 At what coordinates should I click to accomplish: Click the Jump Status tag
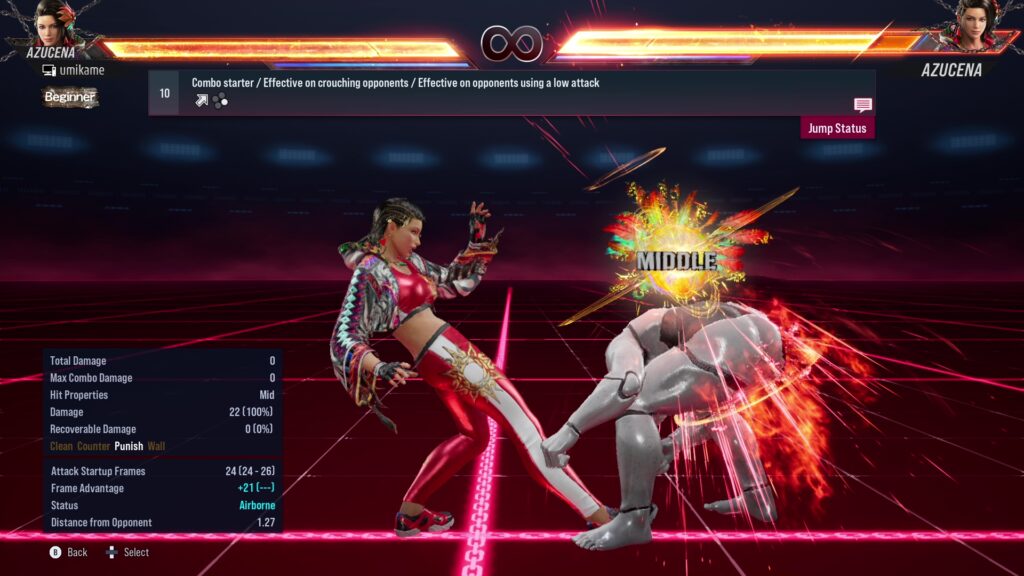coord(837,128)
